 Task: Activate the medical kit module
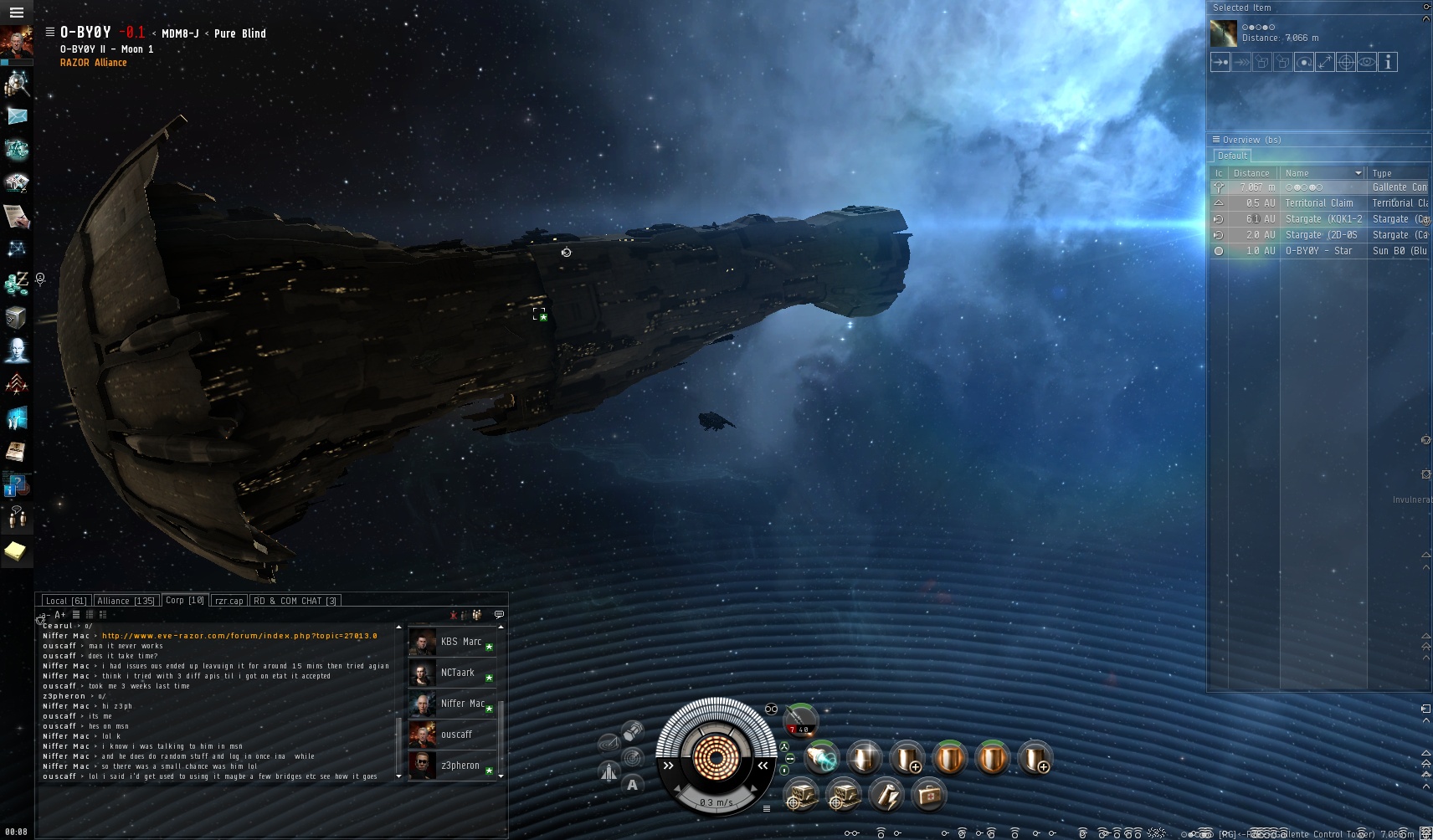click(x=928, y=795)
